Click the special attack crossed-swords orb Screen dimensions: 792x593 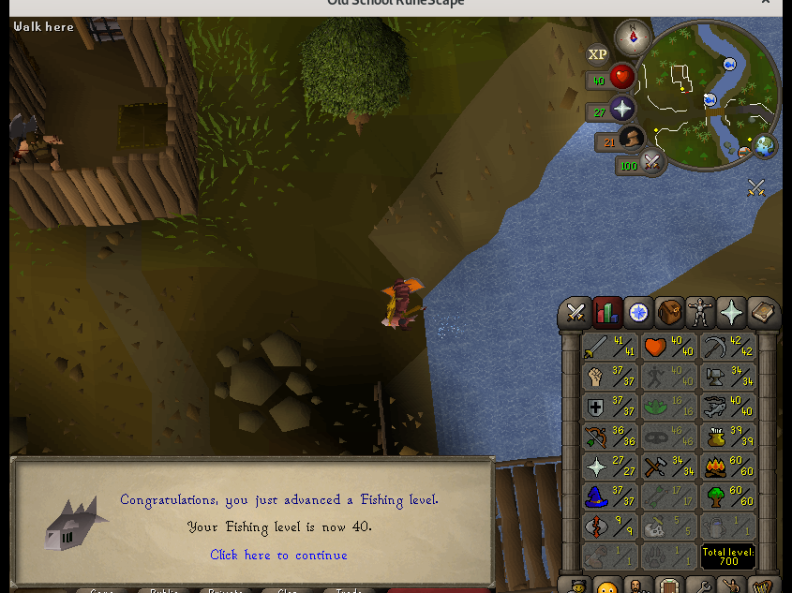[x=652, y=161]
